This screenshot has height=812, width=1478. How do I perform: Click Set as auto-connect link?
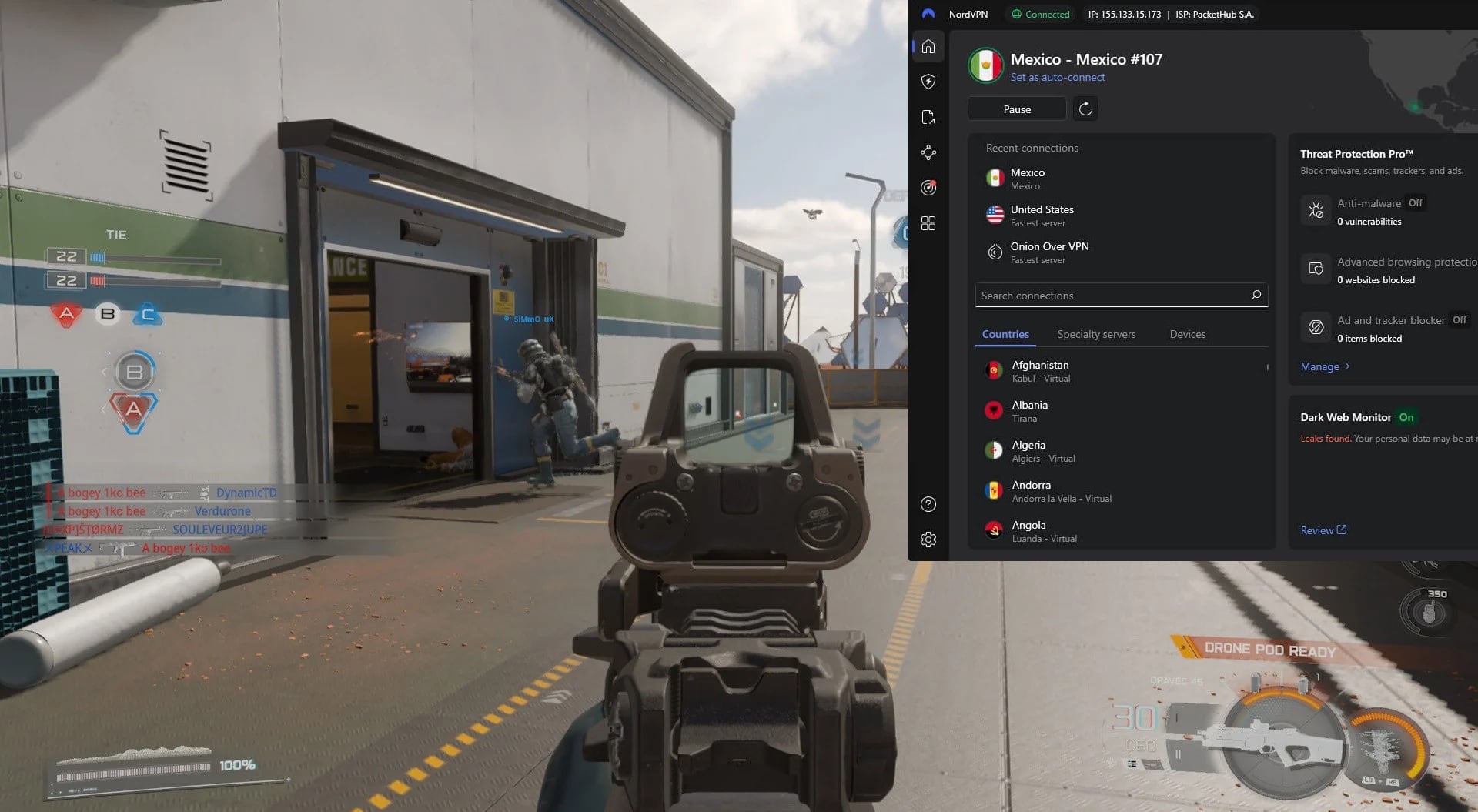pyautogui.click(x=1058, y=77)
